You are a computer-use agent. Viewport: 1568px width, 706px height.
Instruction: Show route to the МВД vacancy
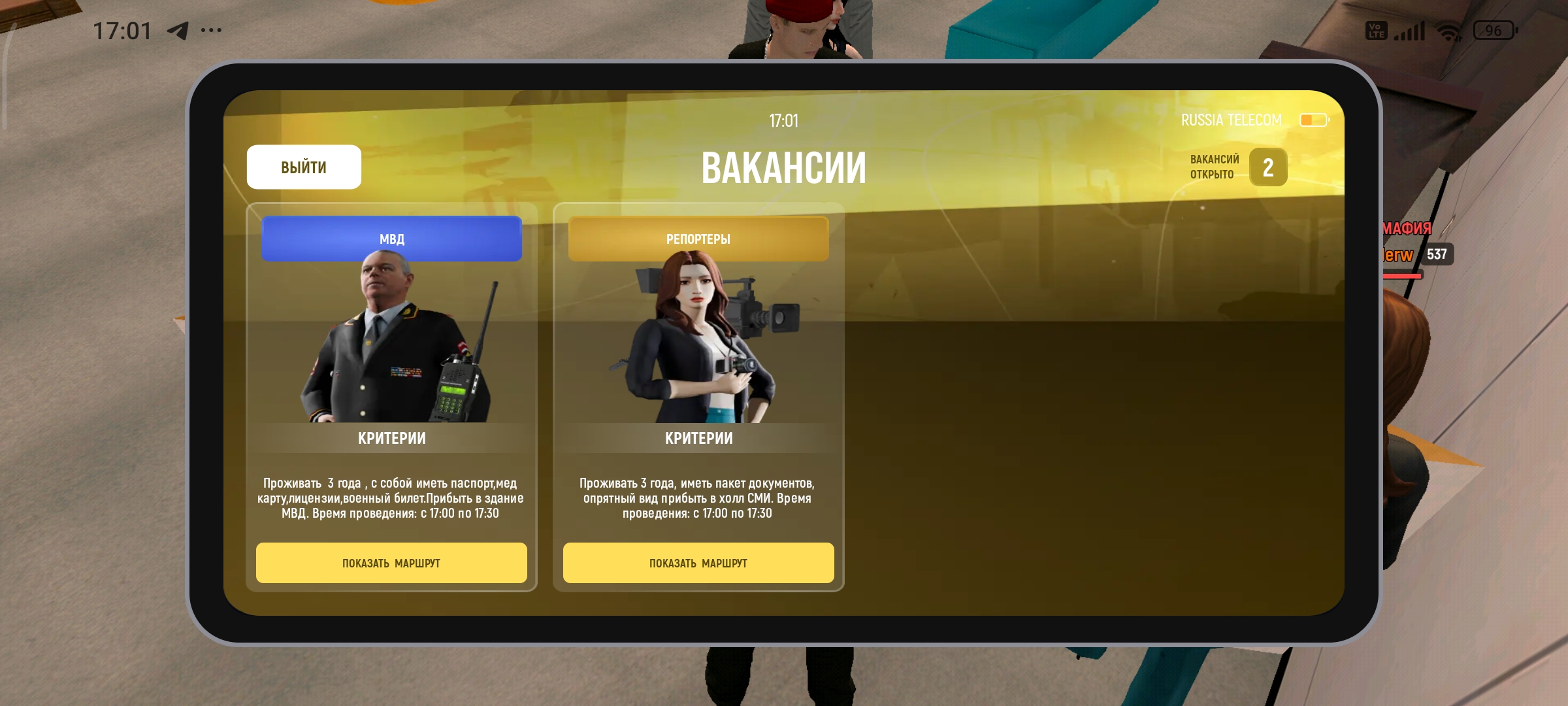[x=391, y=563]
